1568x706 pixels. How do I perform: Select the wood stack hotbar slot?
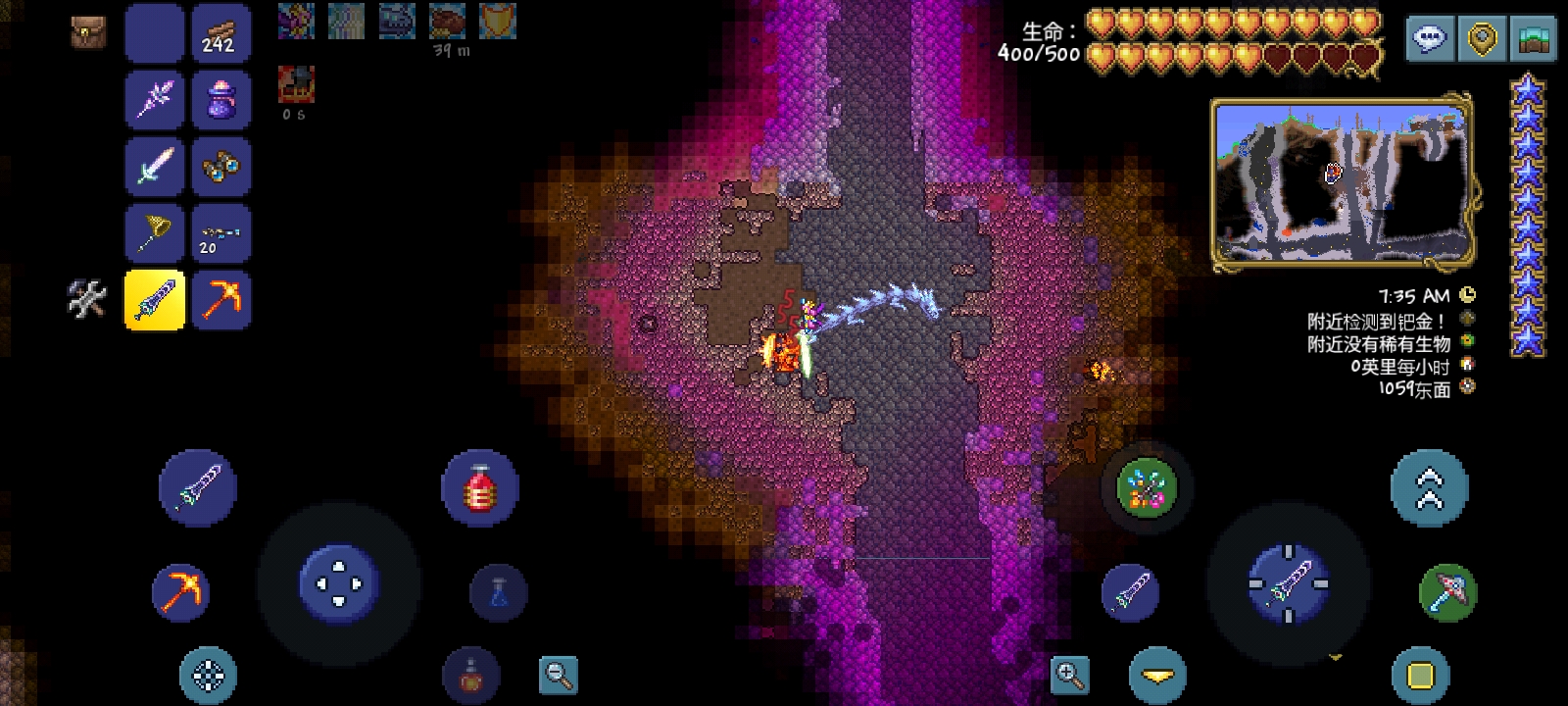[x=220, y=33]
